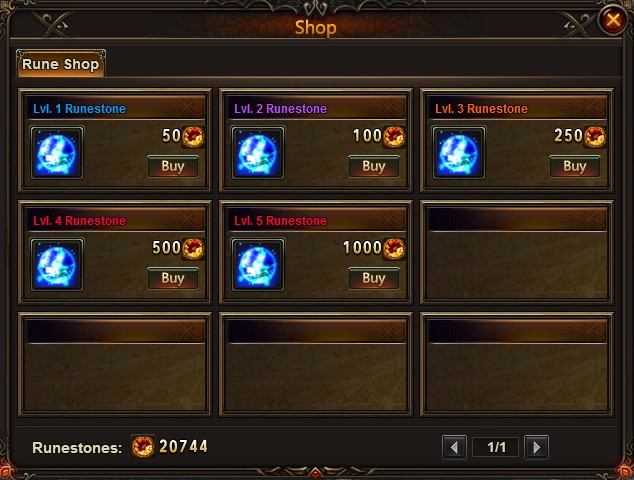The height and width of the screenshot is (480, 634).
Task: Buy the Lvl. 2 Runestone
Action: (x=374, y=166)
